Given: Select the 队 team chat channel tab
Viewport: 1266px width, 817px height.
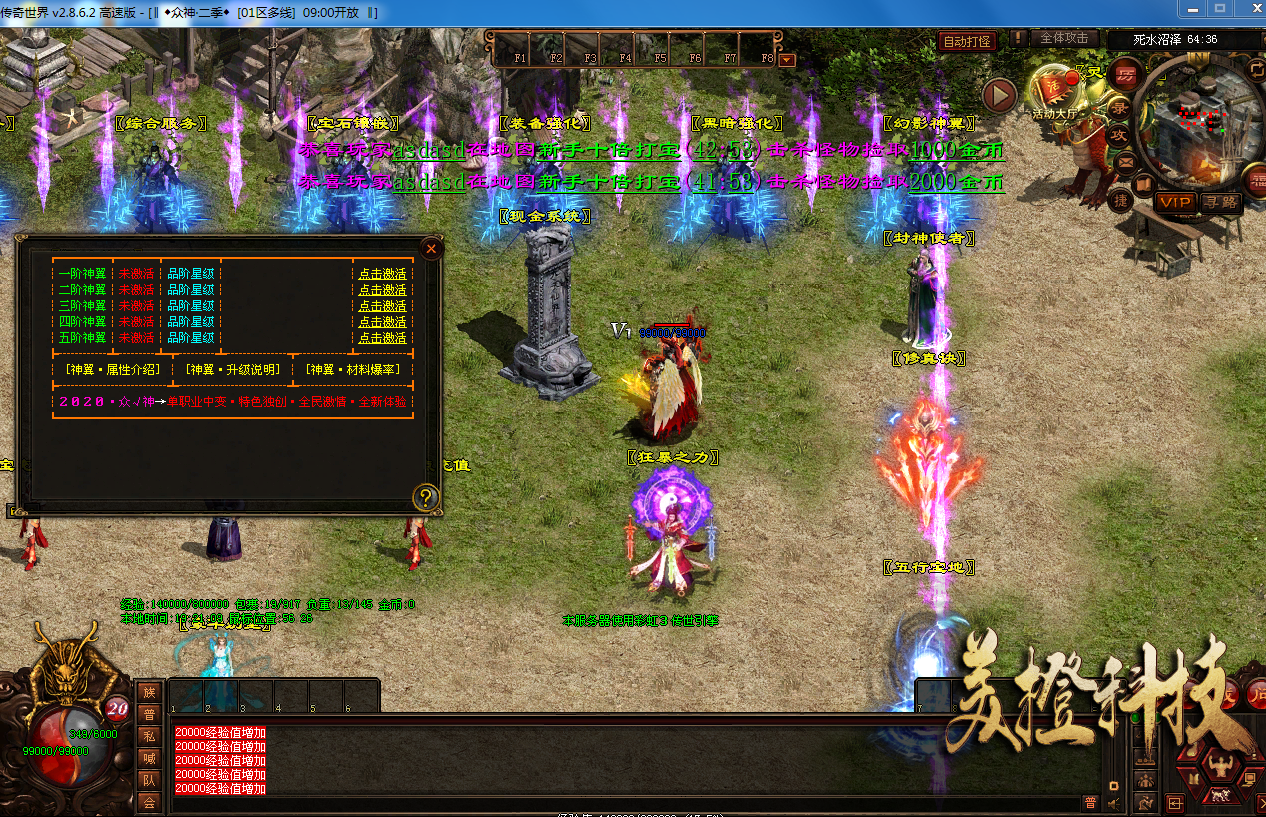Looking at the screenshot, I should click(149, 779).
